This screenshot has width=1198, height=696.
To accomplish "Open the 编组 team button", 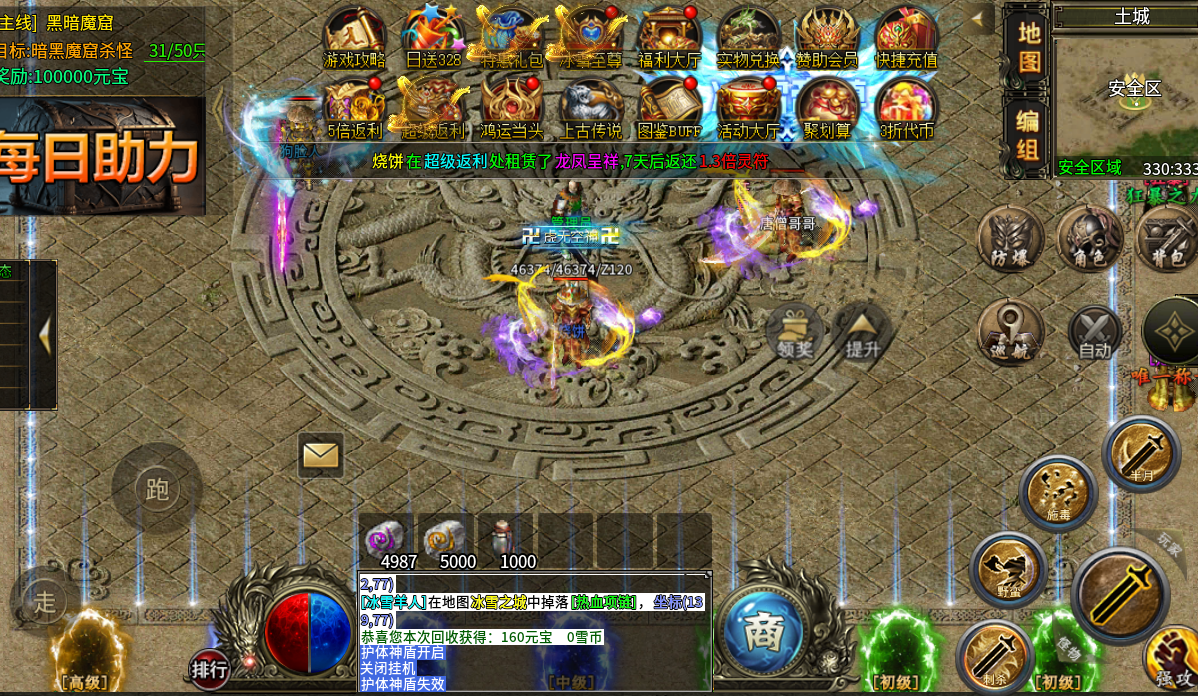I will coord(1028,135).
